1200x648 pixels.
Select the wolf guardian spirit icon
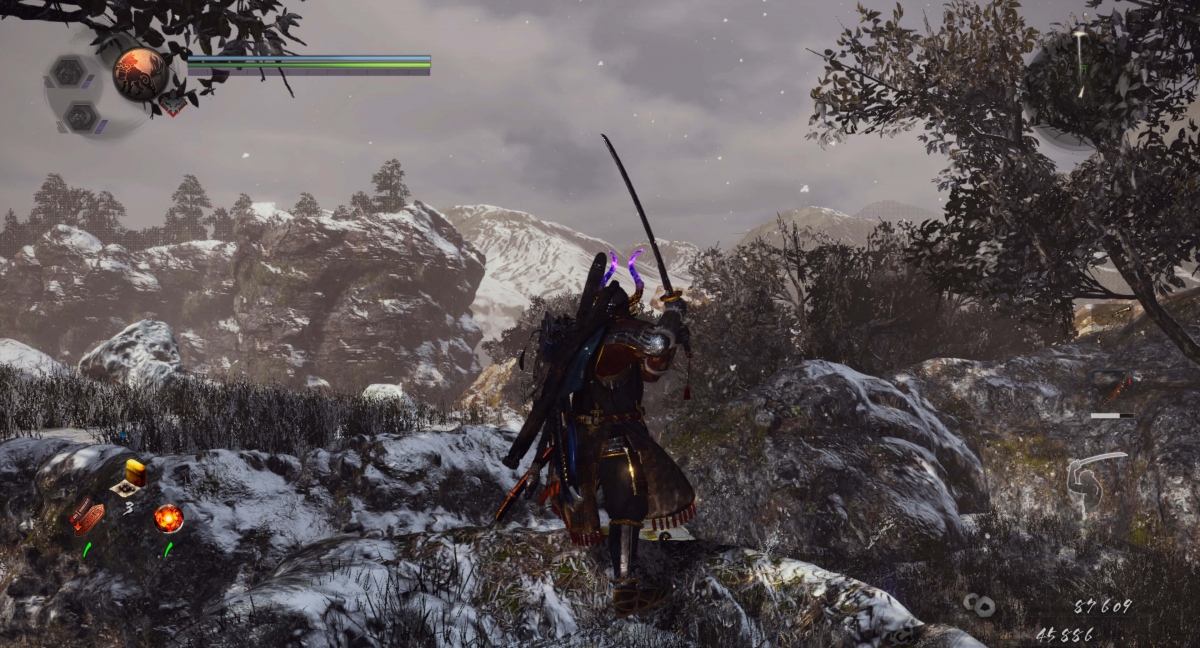point(140,74)
